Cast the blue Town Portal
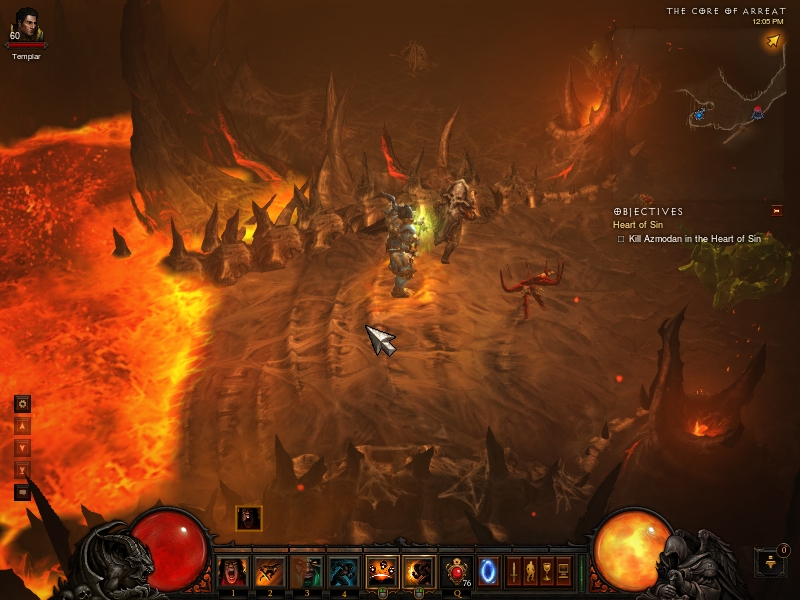The width and height of the screenshot is (800, 600). click(489, 571)
